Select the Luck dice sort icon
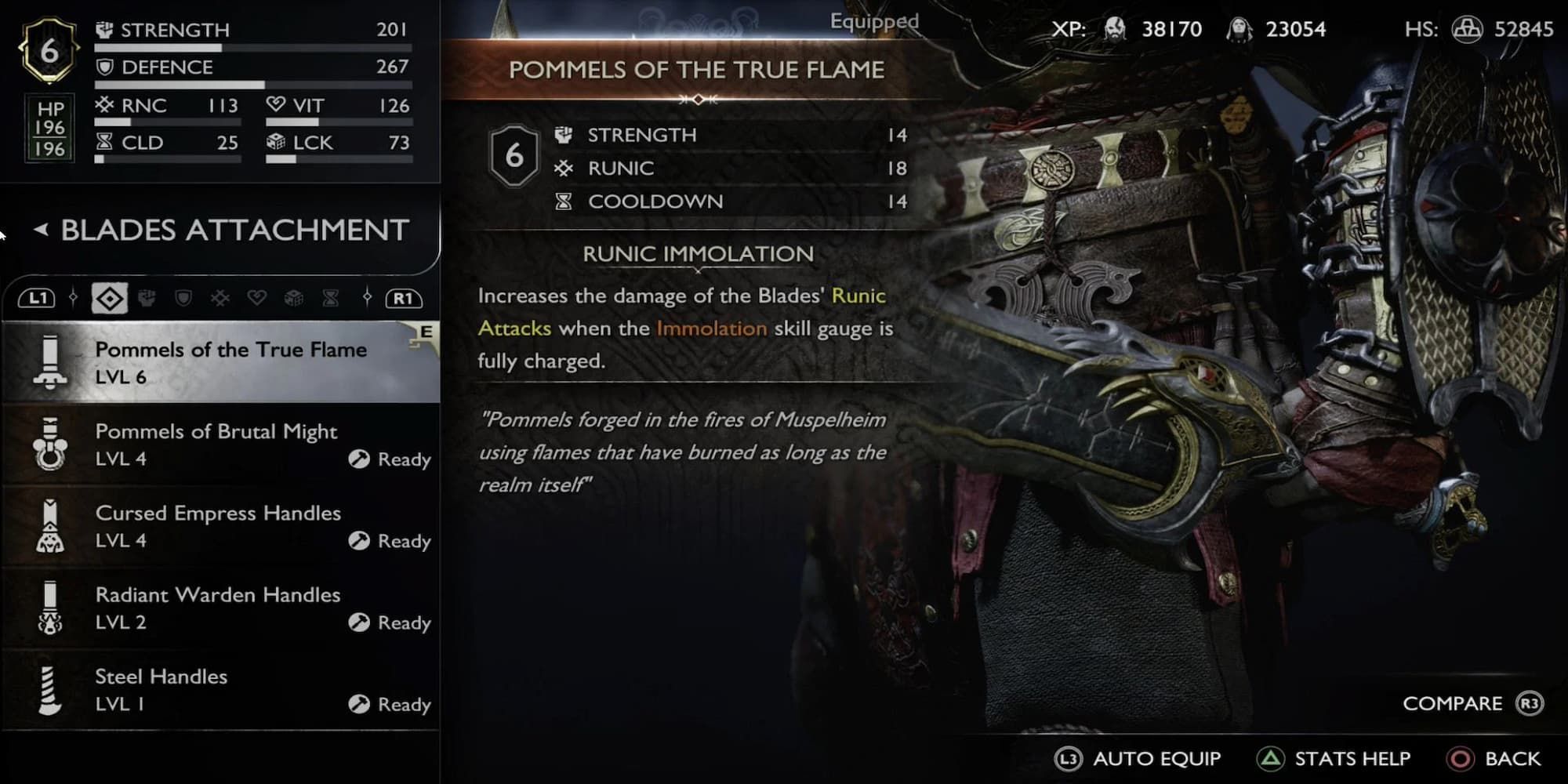The width and height of the screenshot is (1568, 784). pos(294,298)
